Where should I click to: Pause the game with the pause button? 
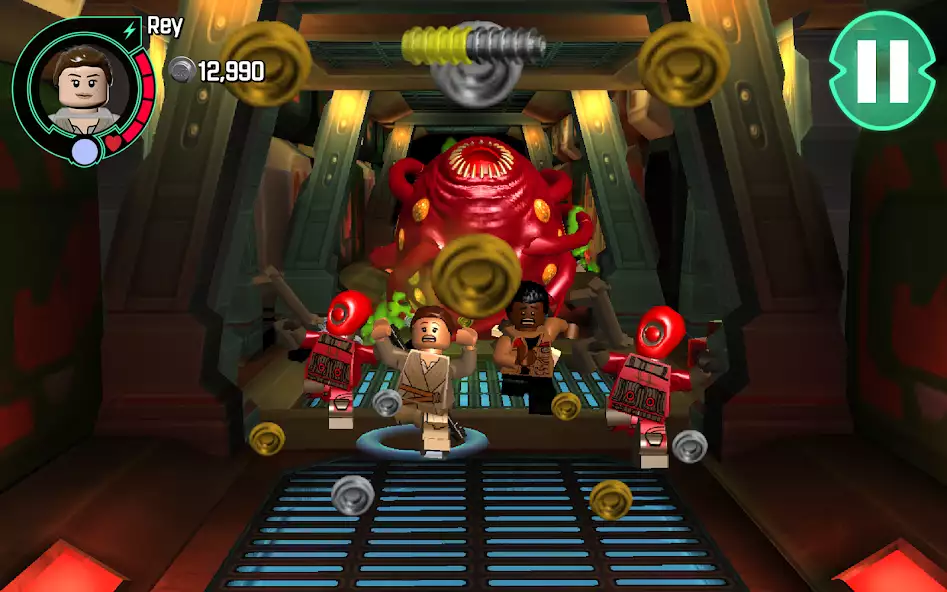click(x=882, y=70)
